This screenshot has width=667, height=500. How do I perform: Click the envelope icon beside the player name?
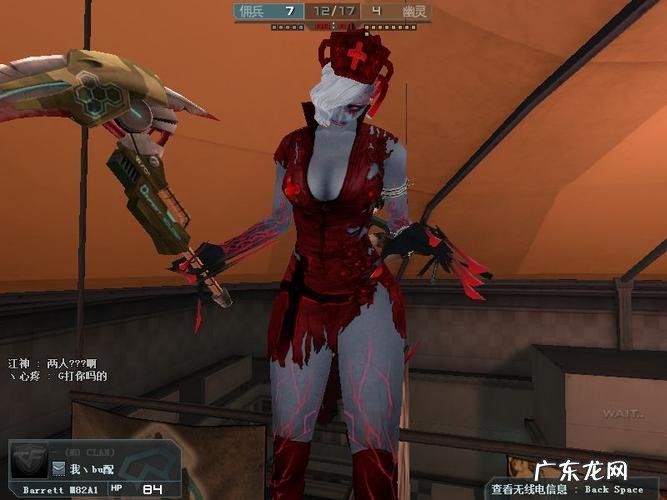[59, 468]
